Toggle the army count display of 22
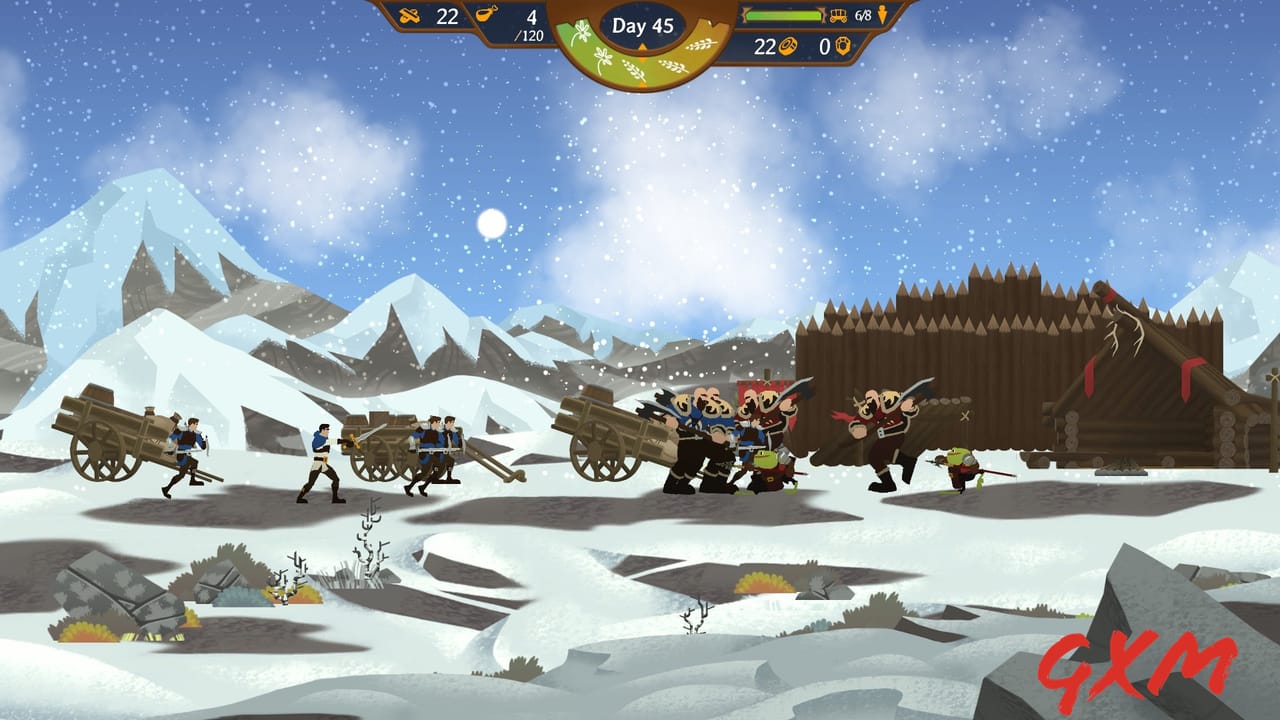The height and width of the screenshot is (720, 1280). pyautogui.click(x=448, y=16)
